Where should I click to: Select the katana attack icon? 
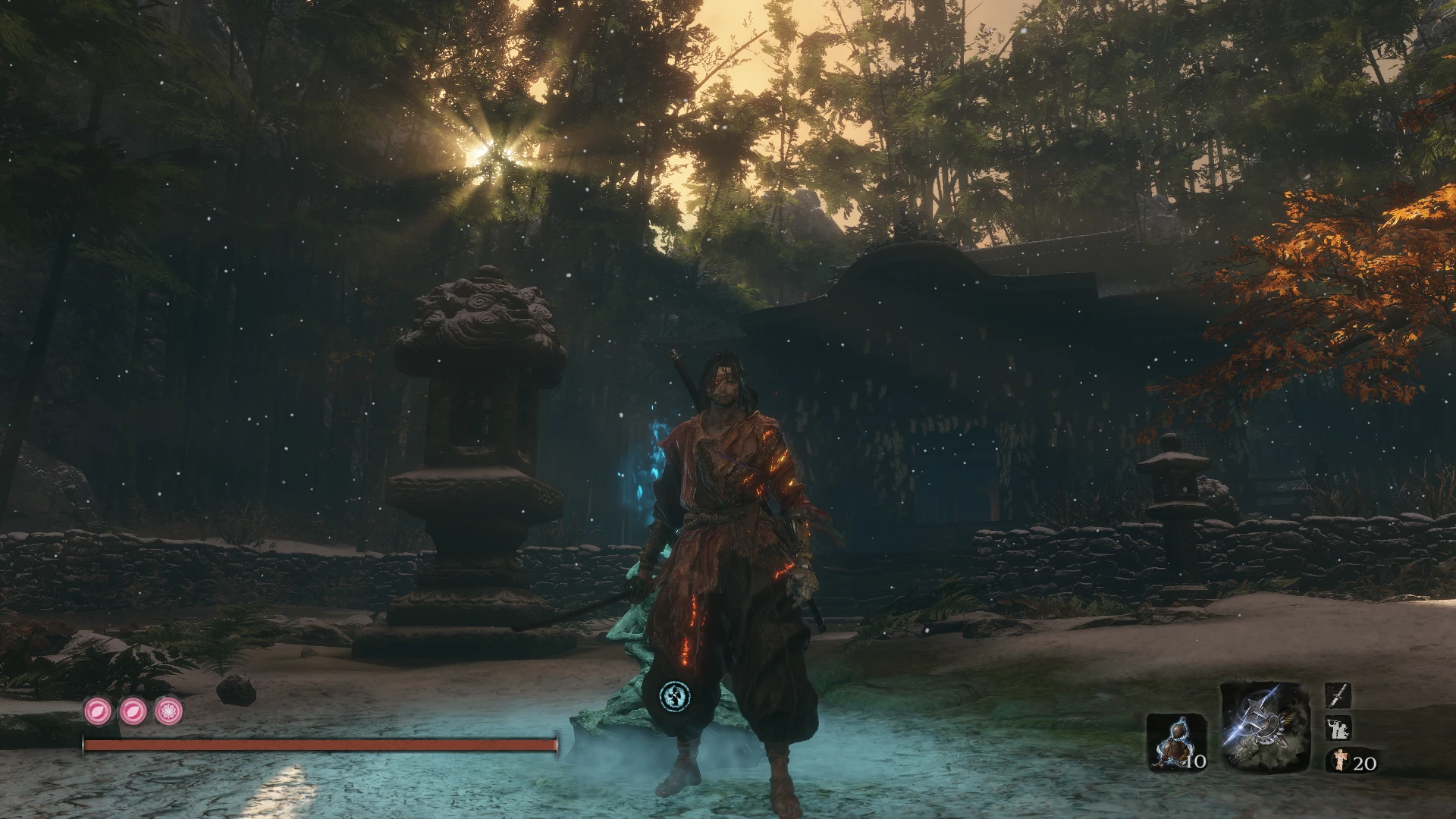[x=1339, y=695]
